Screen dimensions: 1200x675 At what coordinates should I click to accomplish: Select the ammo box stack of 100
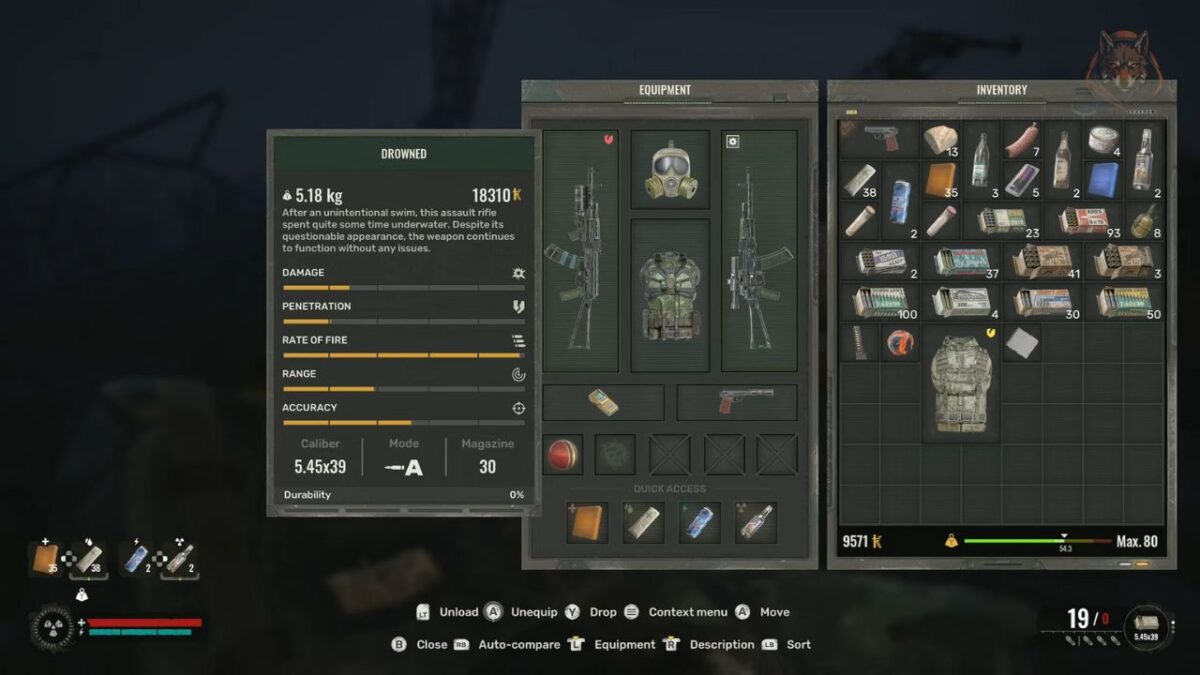[x=880, y=301]
